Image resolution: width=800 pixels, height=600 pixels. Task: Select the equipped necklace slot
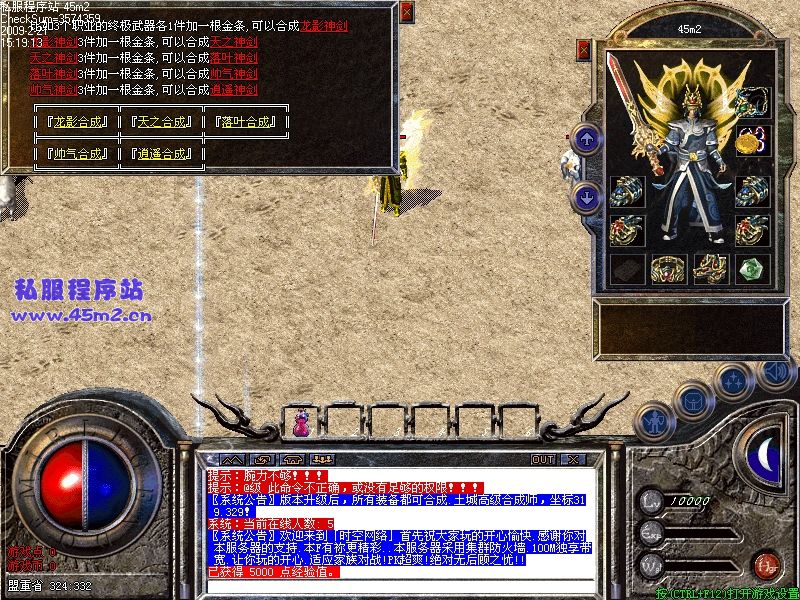751,101
